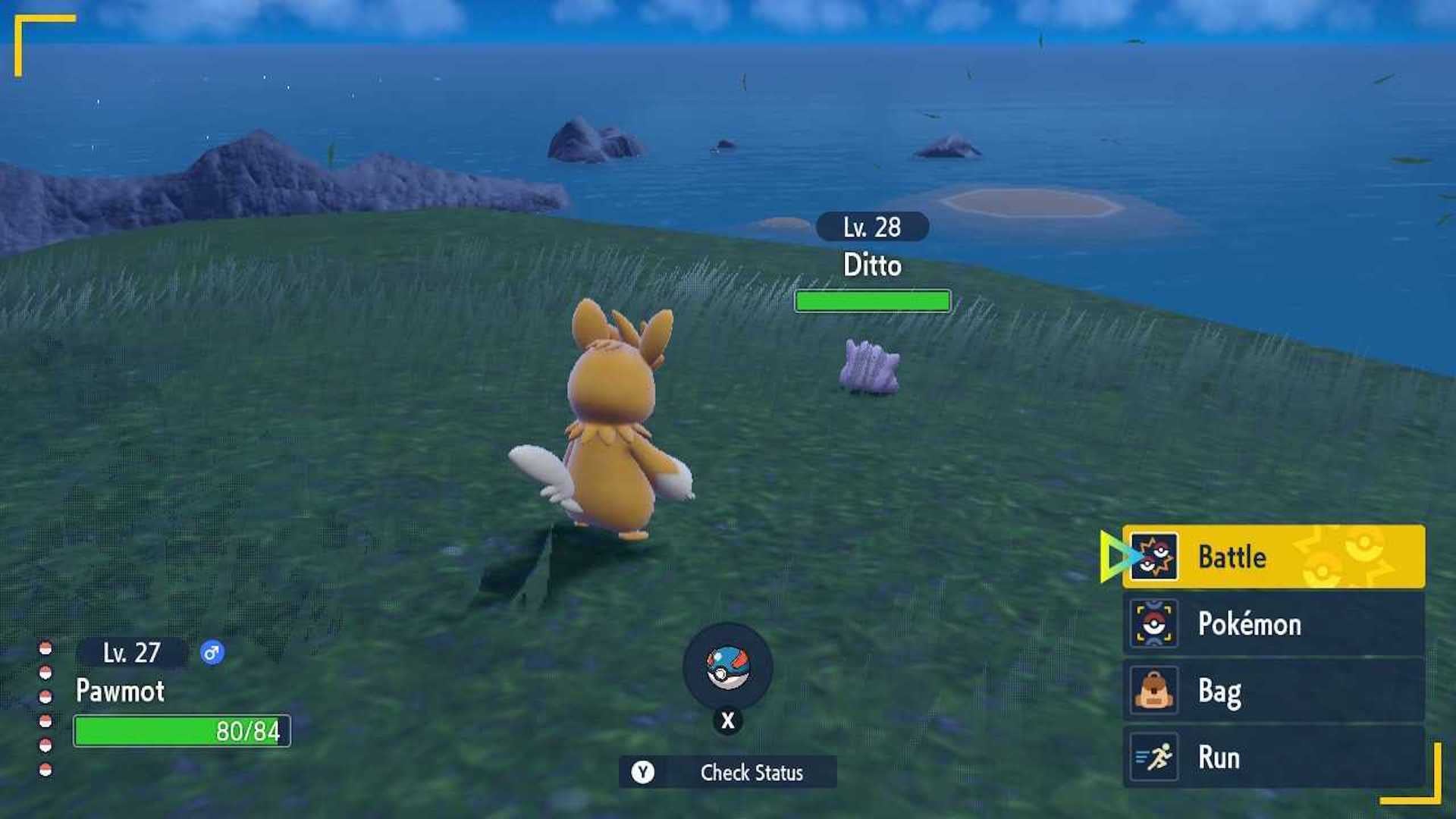1456x819 pixels.
Task: Click the male gender symbol beside Lv. 27
Action: tap(212, 652)
